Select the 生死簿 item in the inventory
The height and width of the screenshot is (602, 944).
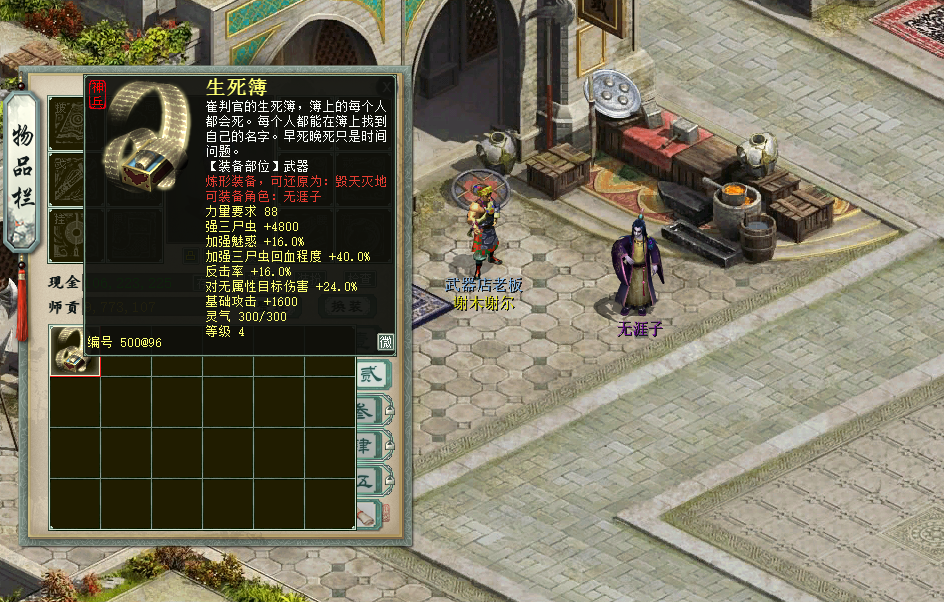(75, 351)
